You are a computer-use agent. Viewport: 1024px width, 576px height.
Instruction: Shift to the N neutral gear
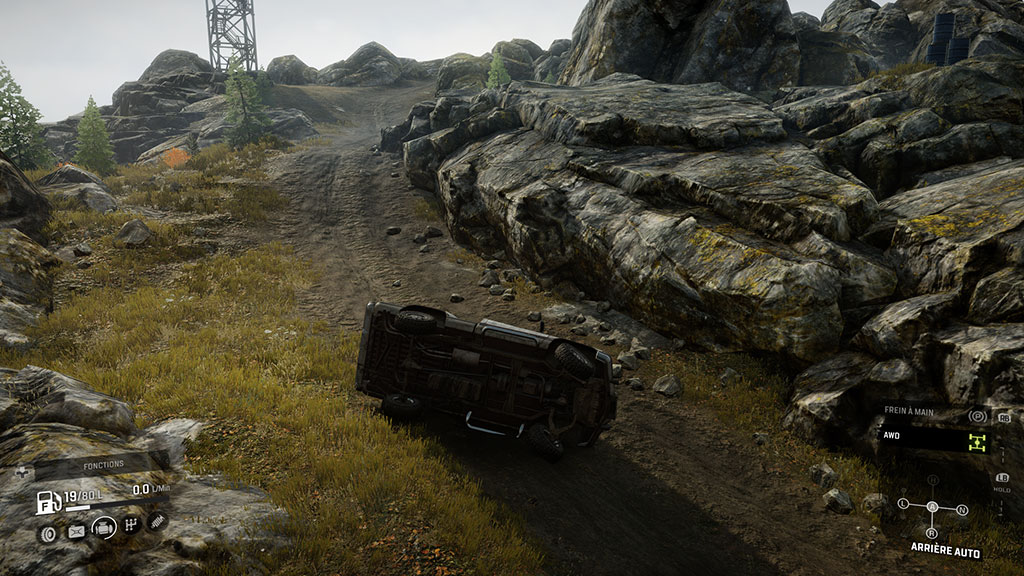(961, 509)
